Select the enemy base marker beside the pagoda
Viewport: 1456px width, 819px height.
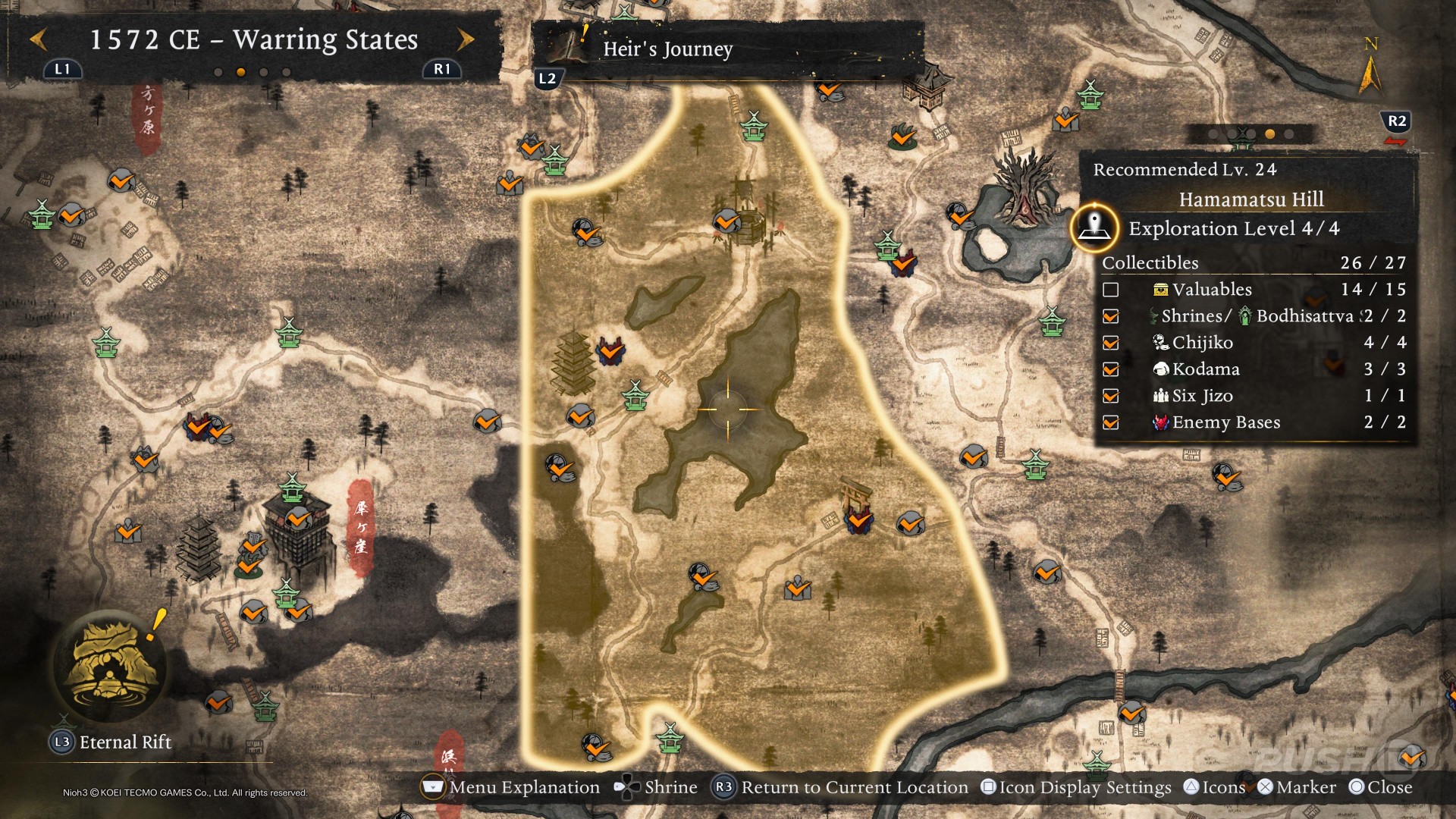[610, 350]
